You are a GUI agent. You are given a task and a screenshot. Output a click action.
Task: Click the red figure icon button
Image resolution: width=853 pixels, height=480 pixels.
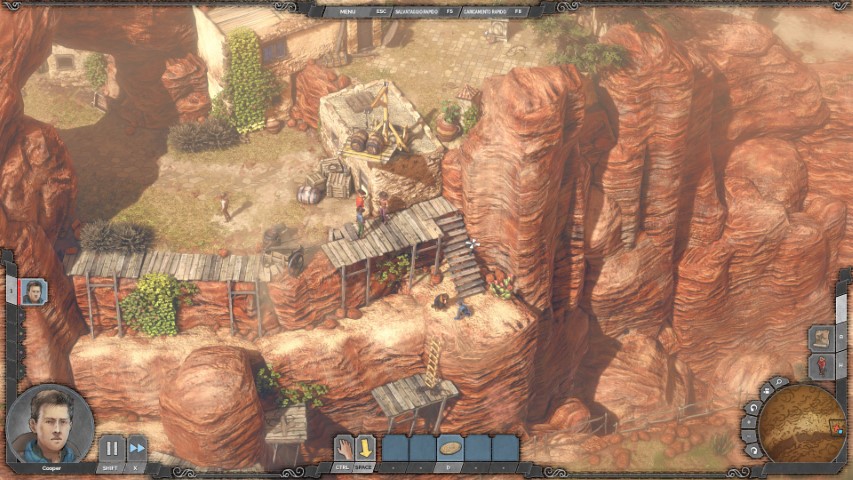821,366
